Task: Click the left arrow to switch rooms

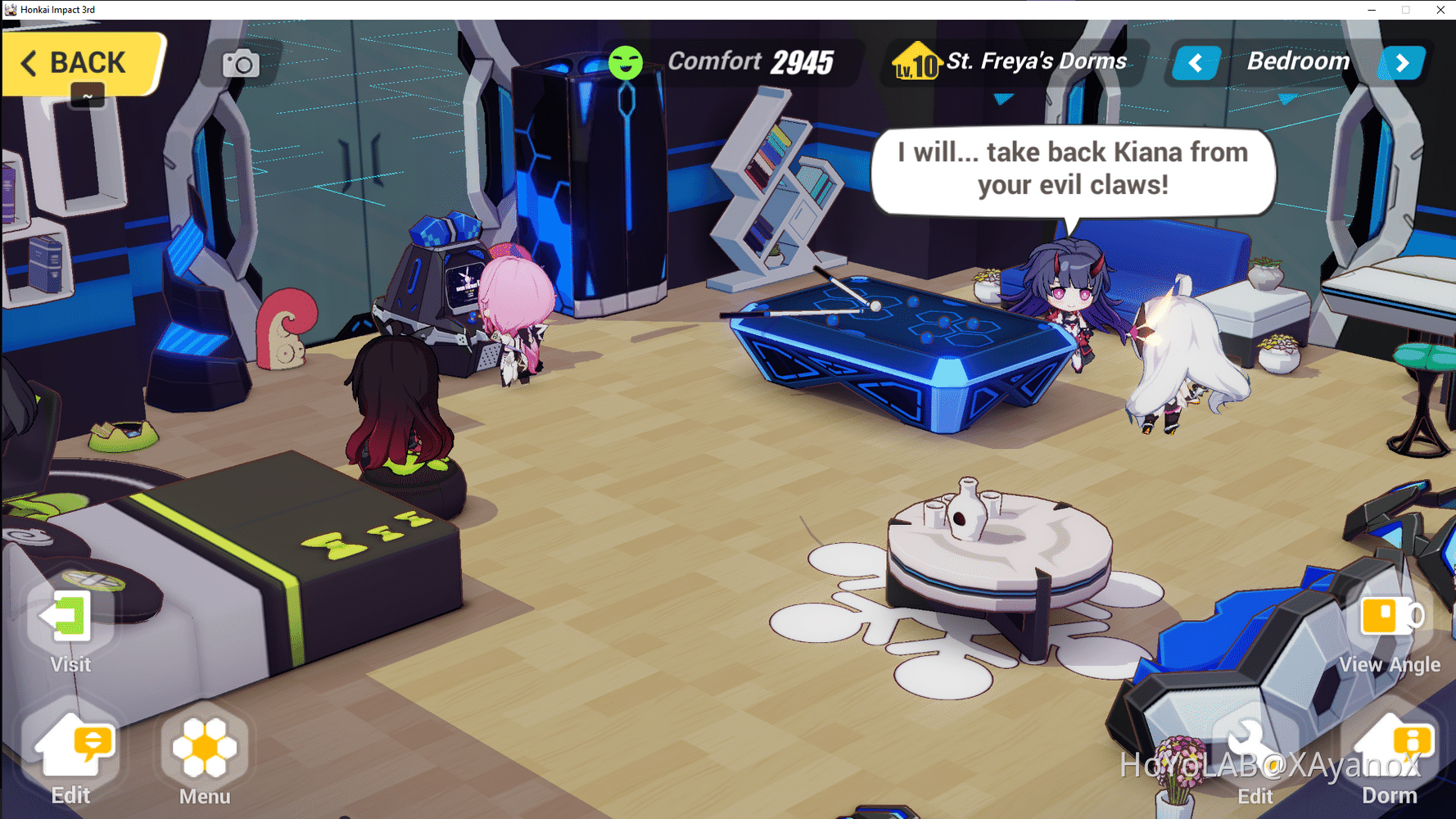Action: click(x=1195, y=62)
